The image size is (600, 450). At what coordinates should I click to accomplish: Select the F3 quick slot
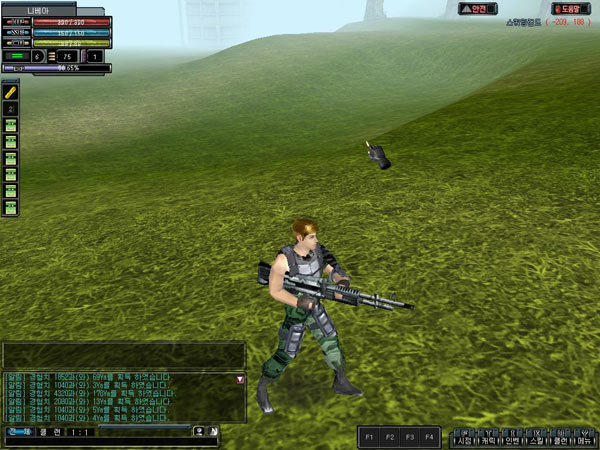pos(409,437)
